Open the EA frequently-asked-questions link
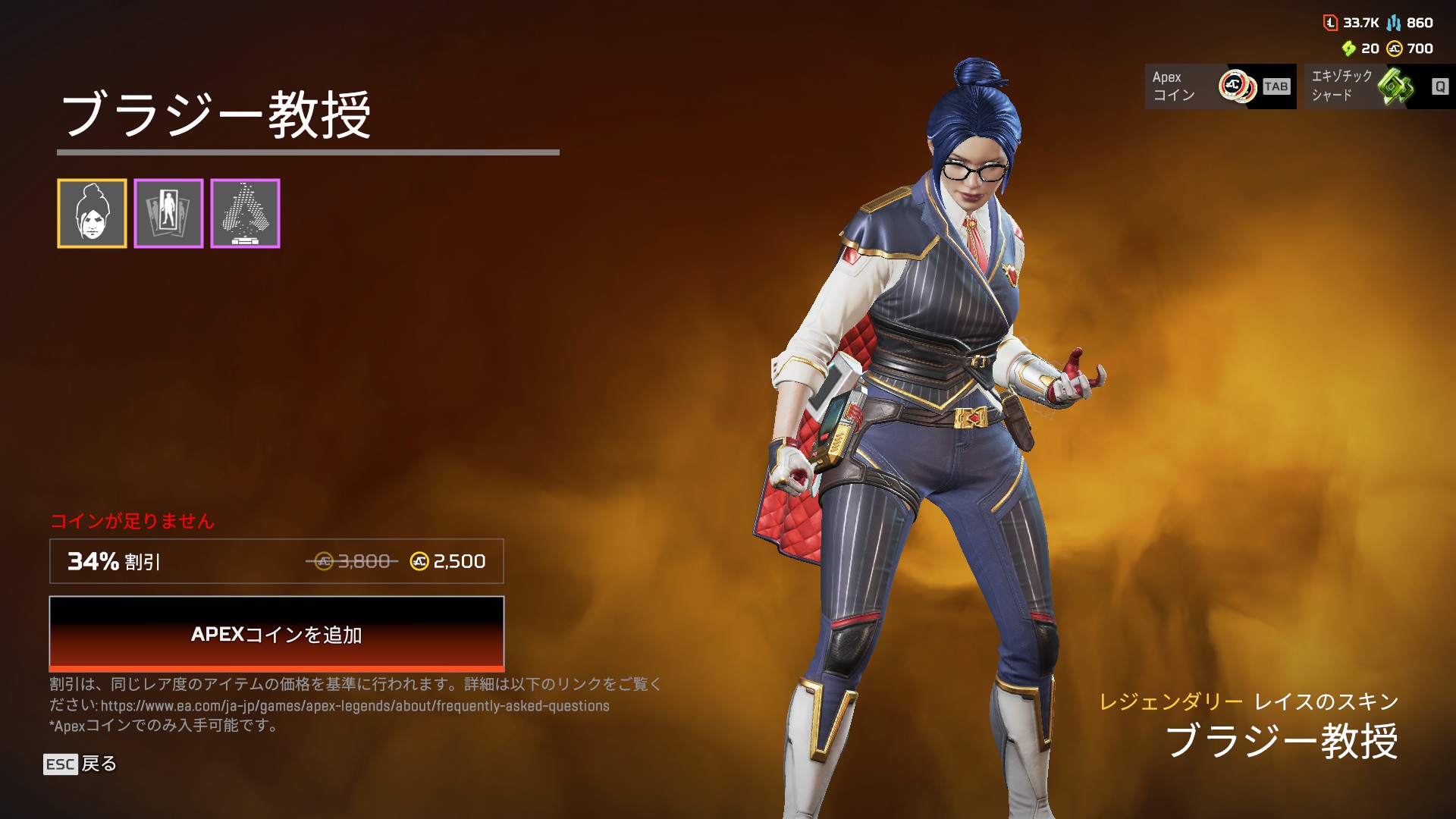 tap(355, 706)
